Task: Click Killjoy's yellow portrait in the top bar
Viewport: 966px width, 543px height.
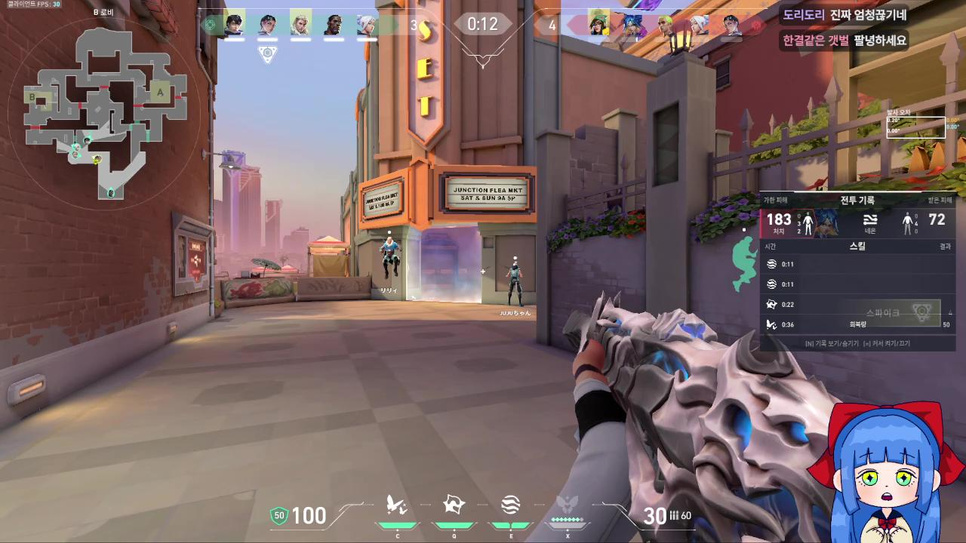Action: point(600,23)
